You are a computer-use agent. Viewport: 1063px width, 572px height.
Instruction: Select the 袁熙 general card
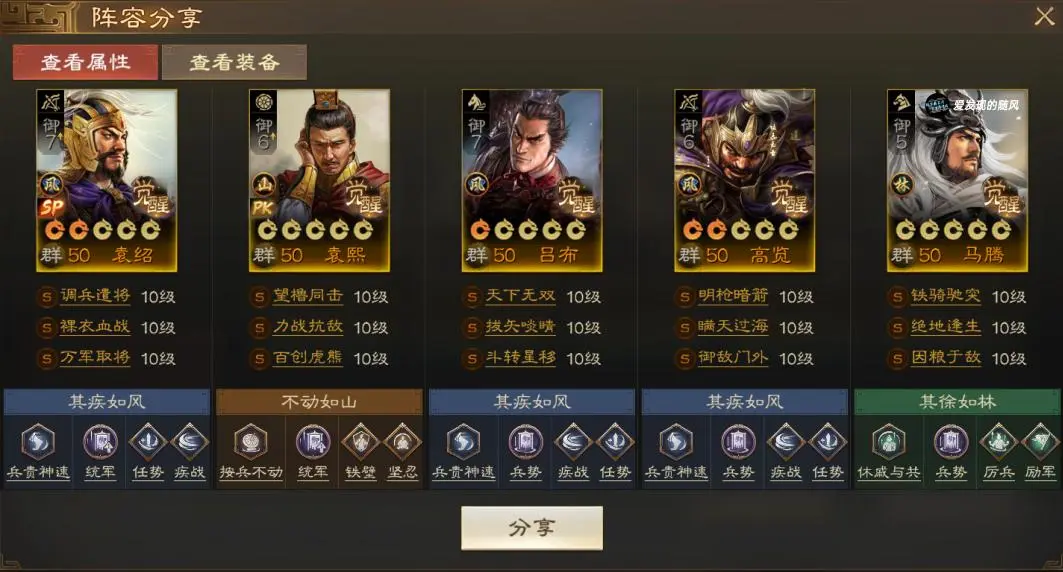(x=319, y=180)
